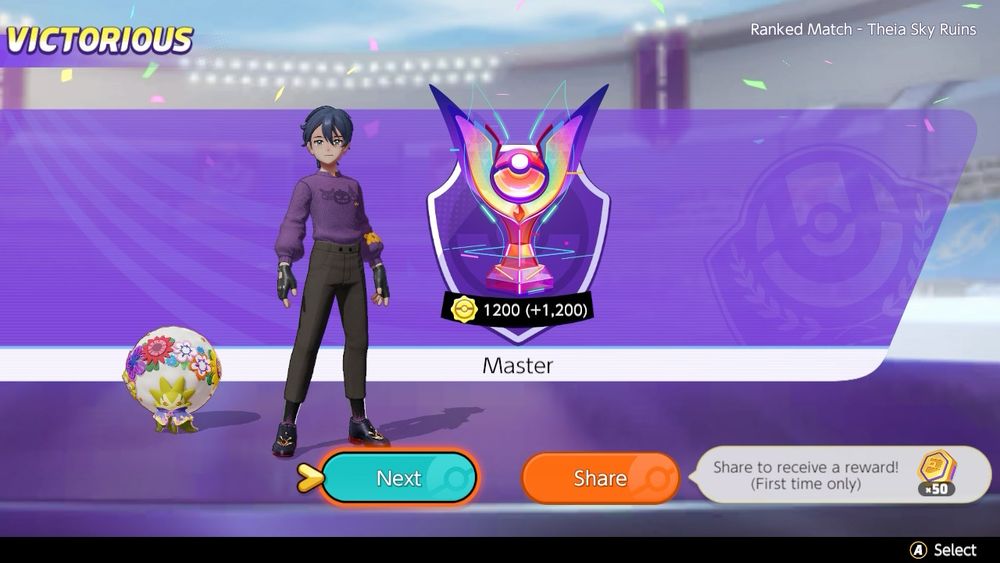Continue with the teal Next button

pyautogui.click(x=399, y=478)
